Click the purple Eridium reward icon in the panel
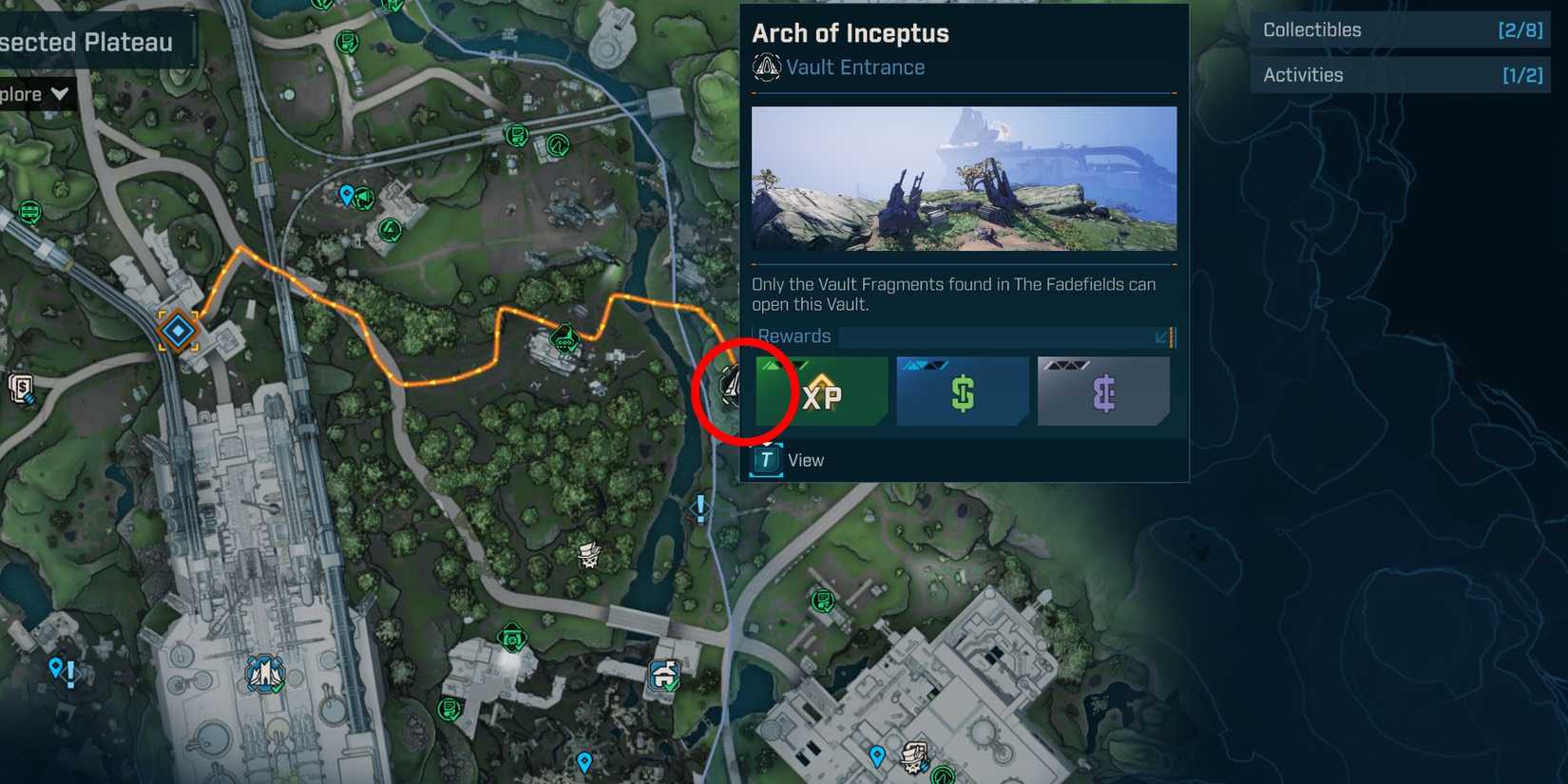 pyautogui.click(x=1102, y=391)
